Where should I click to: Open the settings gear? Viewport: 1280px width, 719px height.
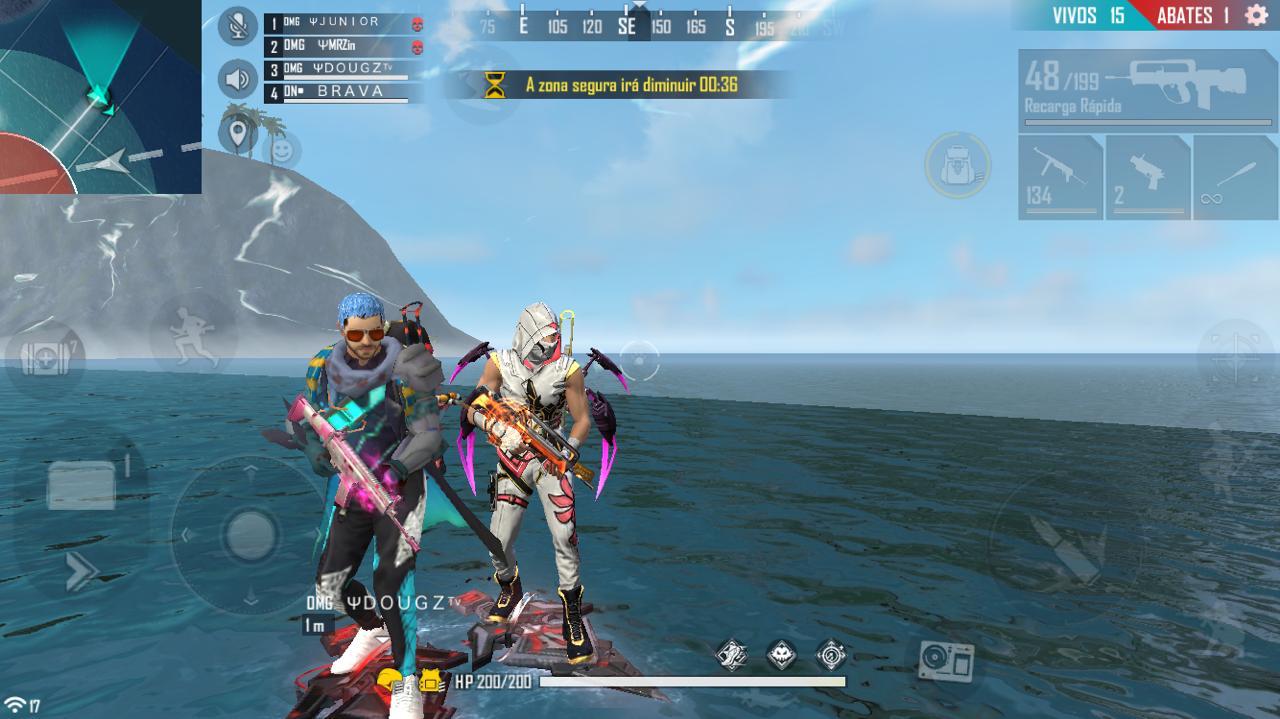1256,15
